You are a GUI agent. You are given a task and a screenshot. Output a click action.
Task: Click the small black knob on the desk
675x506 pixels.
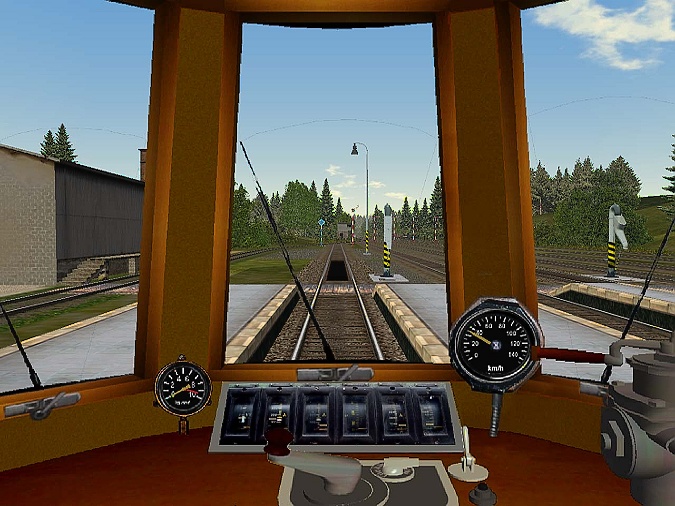(x=484, y=492)
